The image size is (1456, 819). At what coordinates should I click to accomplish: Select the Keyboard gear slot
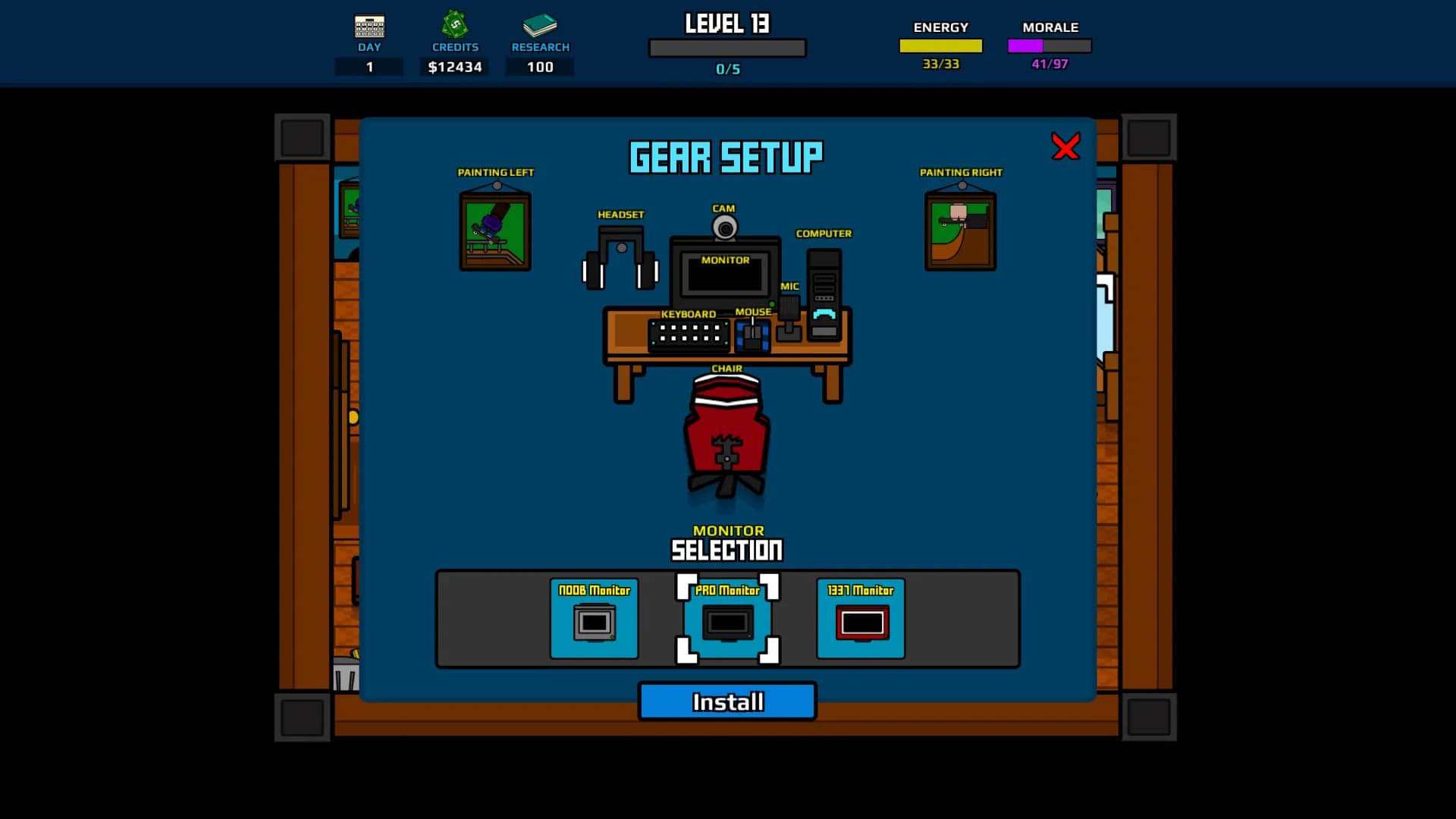690,334
